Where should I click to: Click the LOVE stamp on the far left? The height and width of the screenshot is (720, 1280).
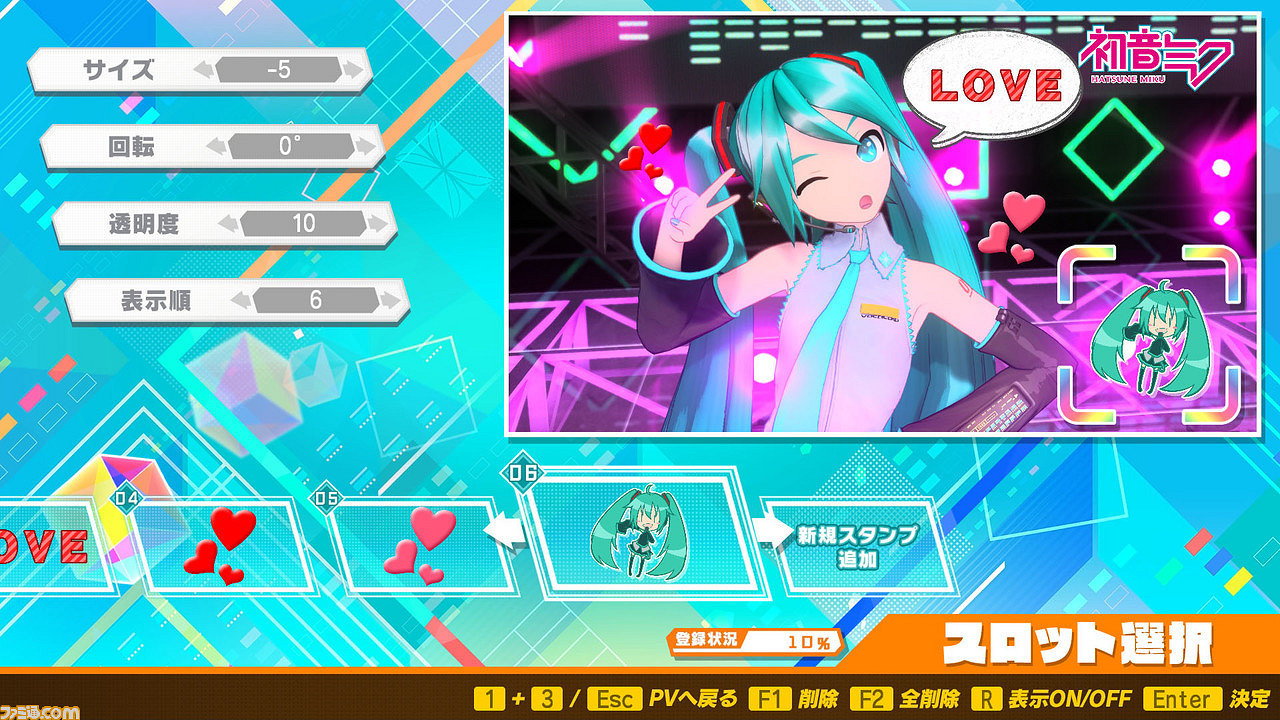(40, 548)
